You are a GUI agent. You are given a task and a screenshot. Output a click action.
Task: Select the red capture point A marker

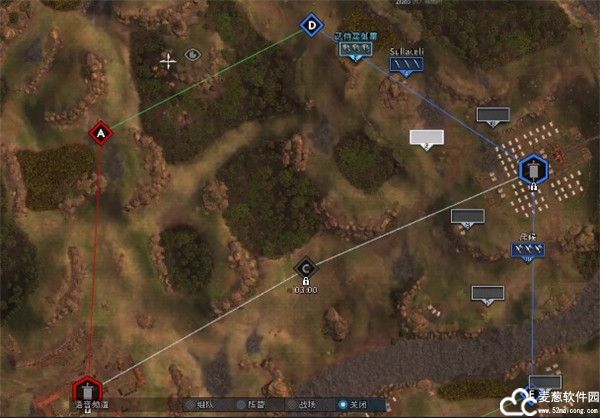tap(99, 132)
